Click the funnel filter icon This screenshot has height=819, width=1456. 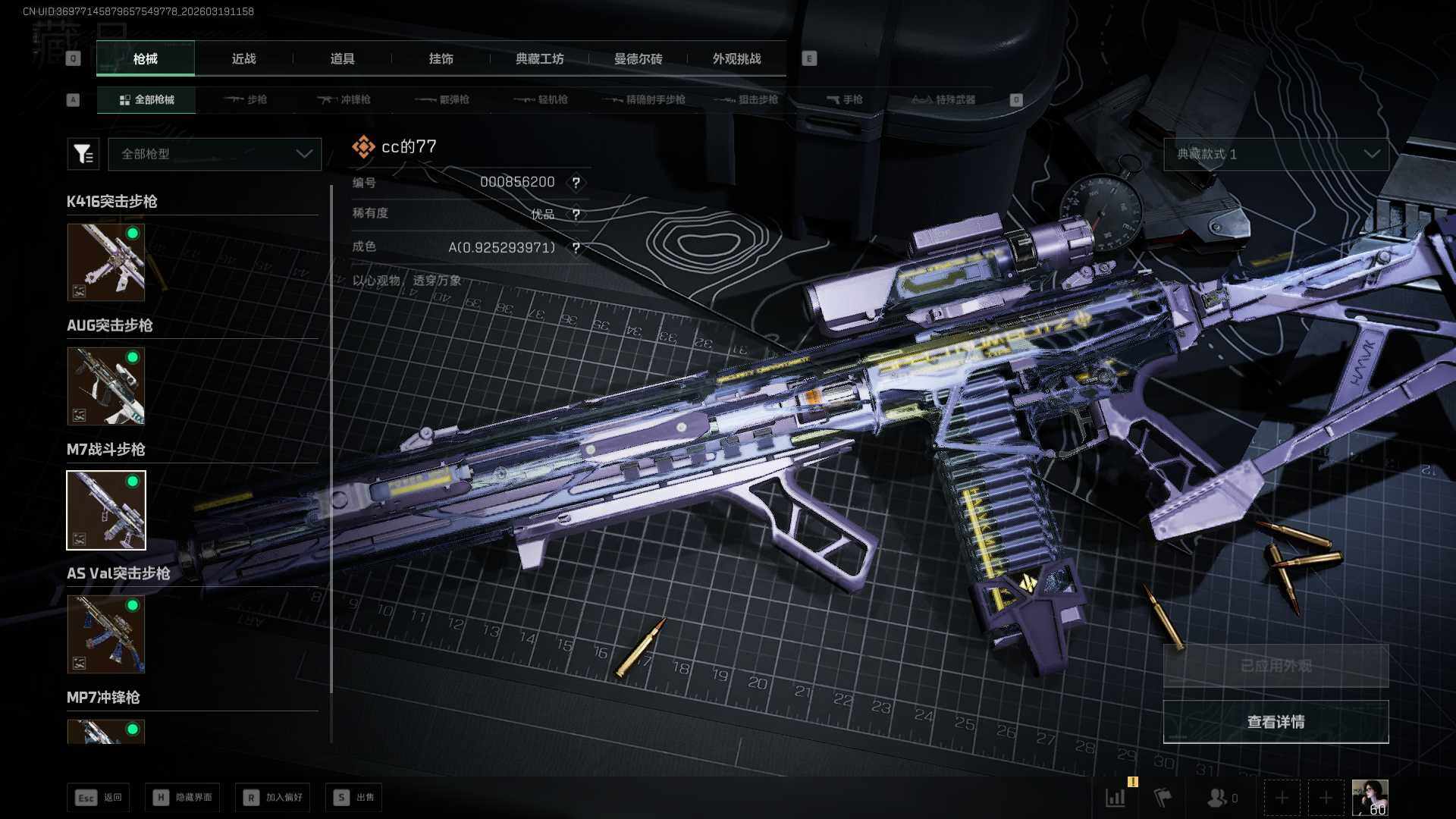pyautogui.click(x=83, y=154)
